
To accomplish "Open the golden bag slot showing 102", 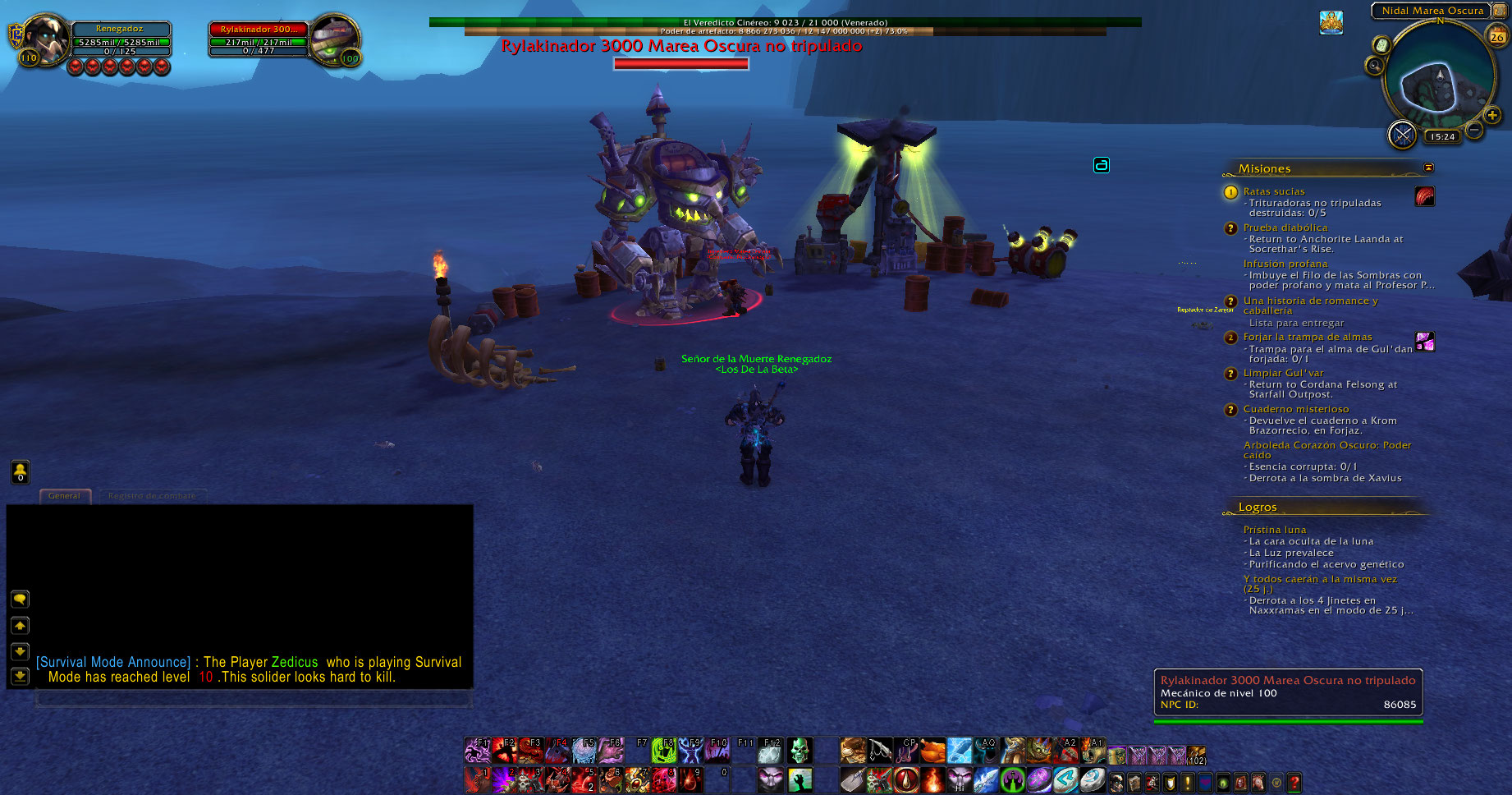I will 1196,754.
